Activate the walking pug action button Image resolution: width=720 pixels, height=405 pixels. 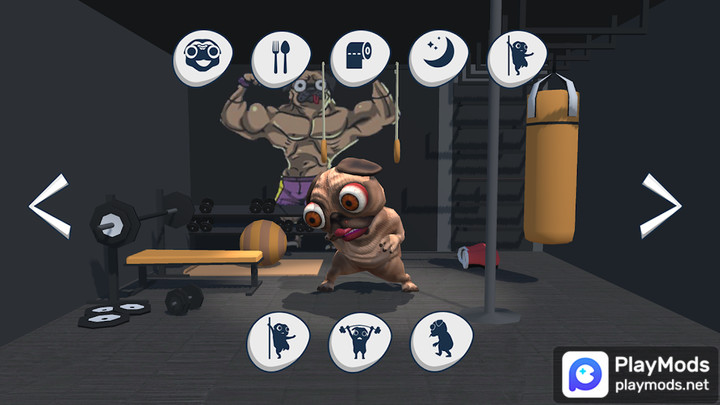(440, 339)
